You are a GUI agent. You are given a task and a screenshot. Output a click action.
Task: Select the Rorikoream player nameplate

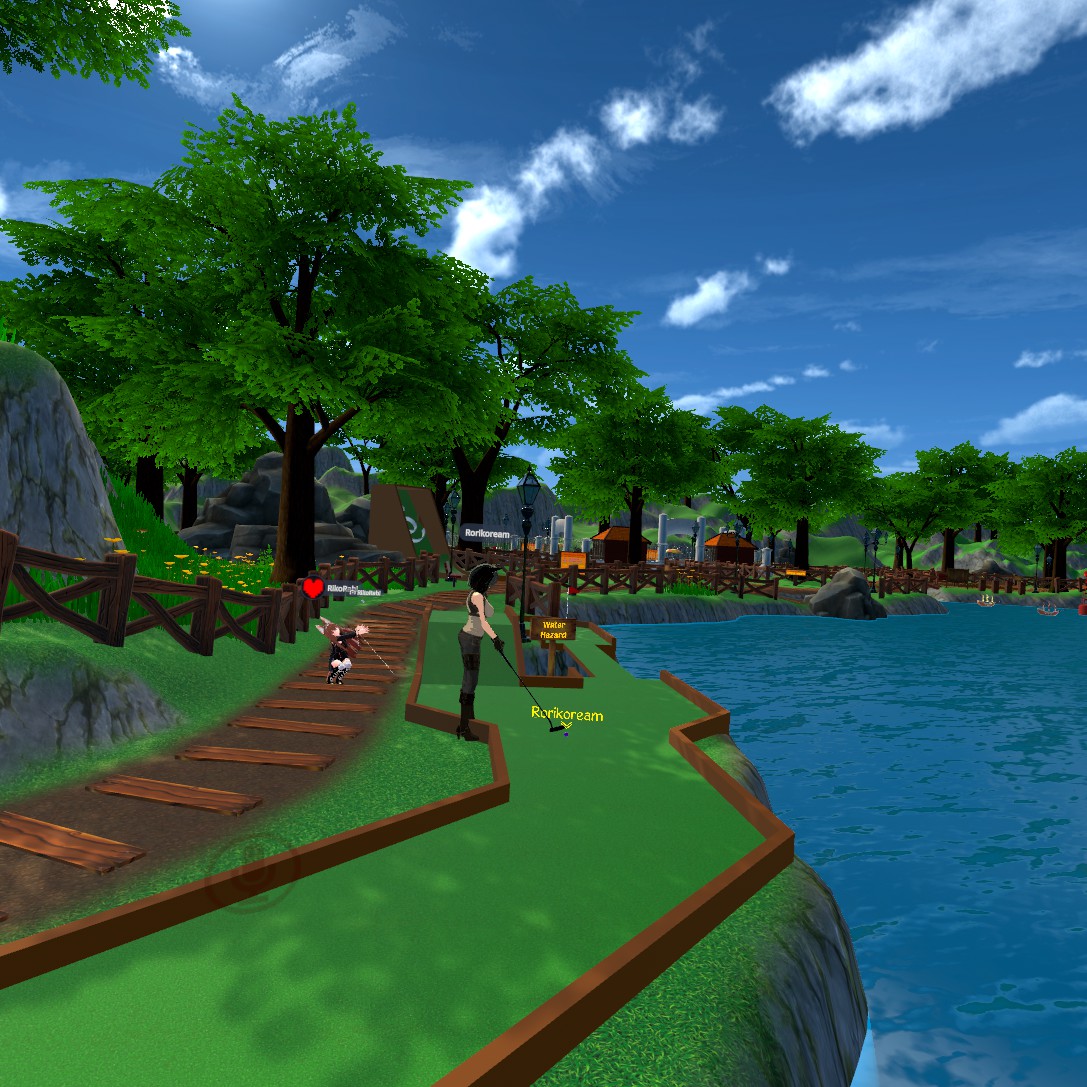(x=486, y=534)
